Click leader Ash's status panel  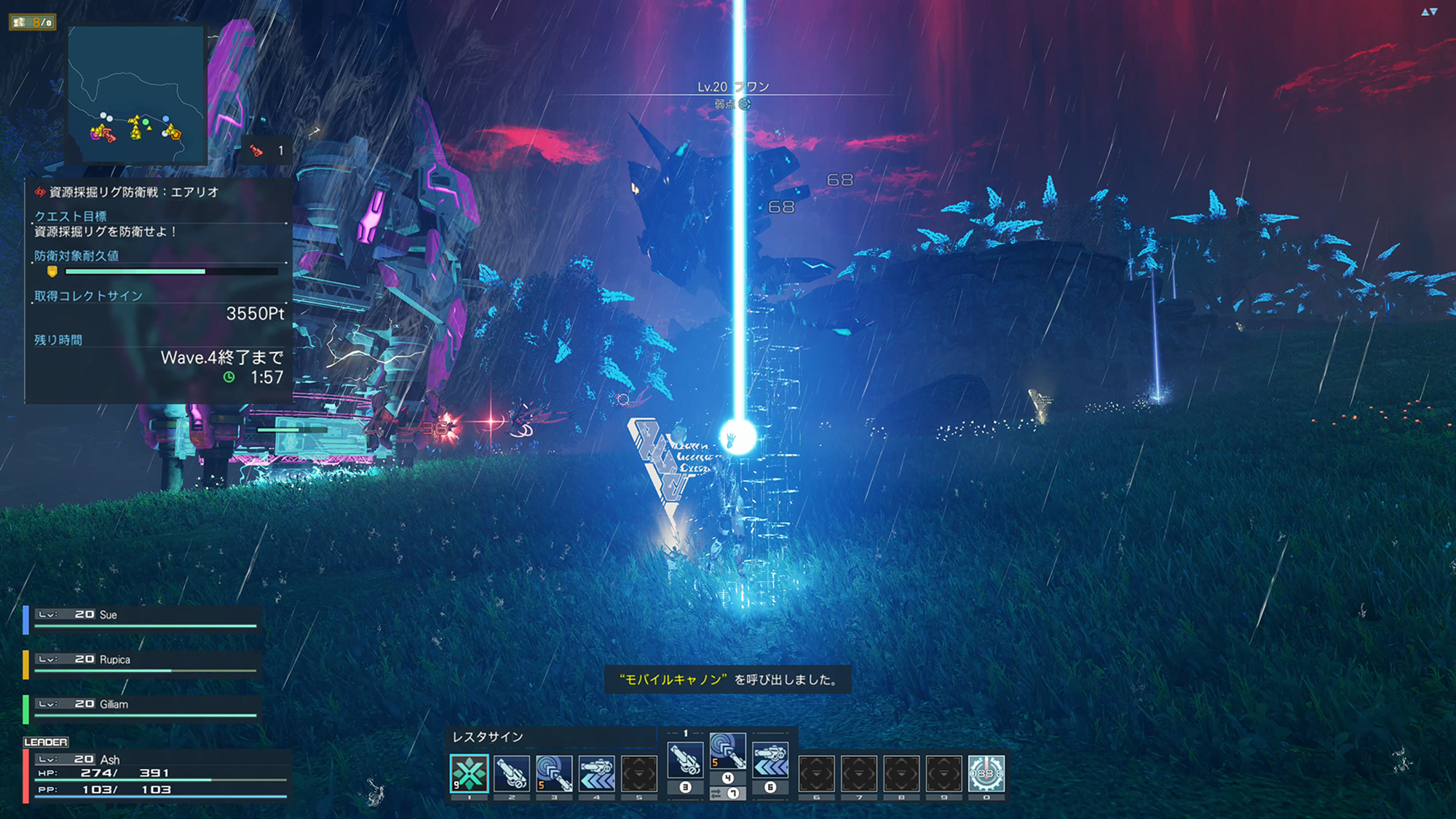[x=158, y=775]
